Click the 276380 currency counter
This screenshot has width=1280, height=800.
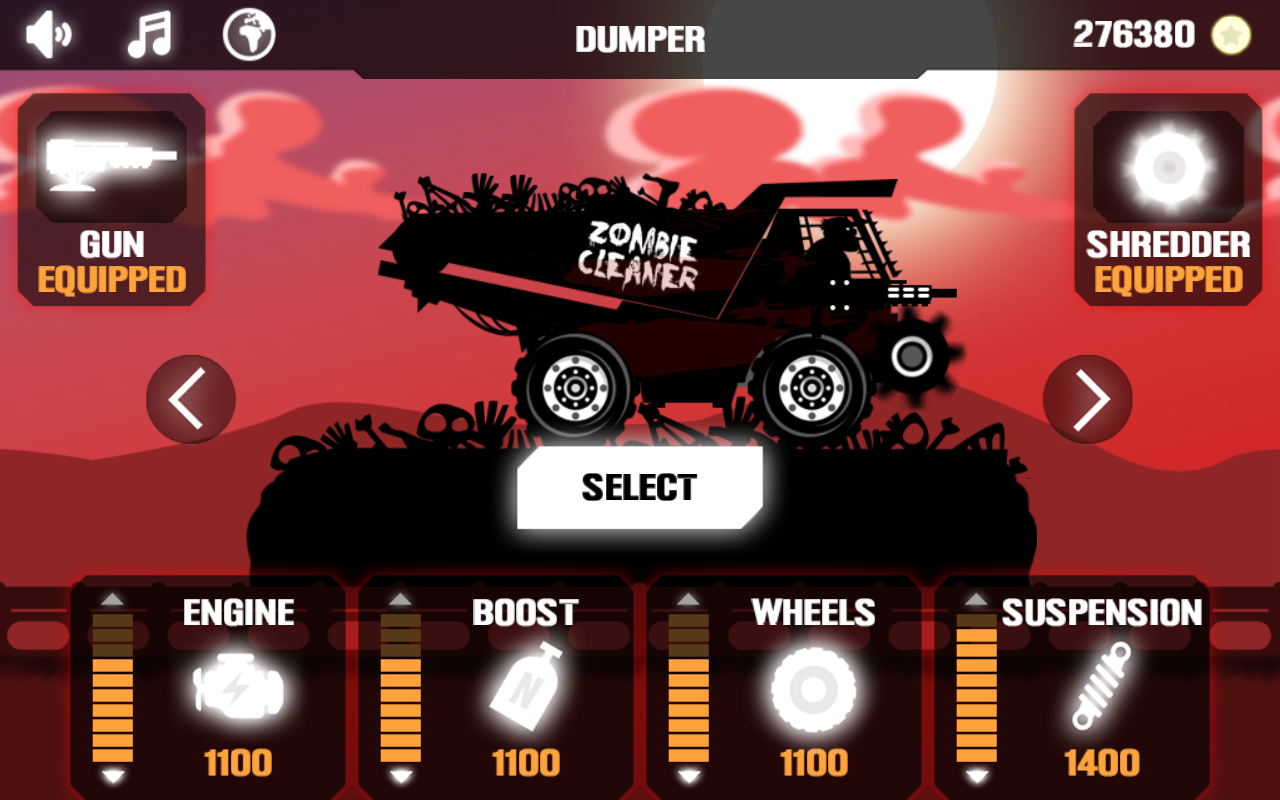point(1131,33)
